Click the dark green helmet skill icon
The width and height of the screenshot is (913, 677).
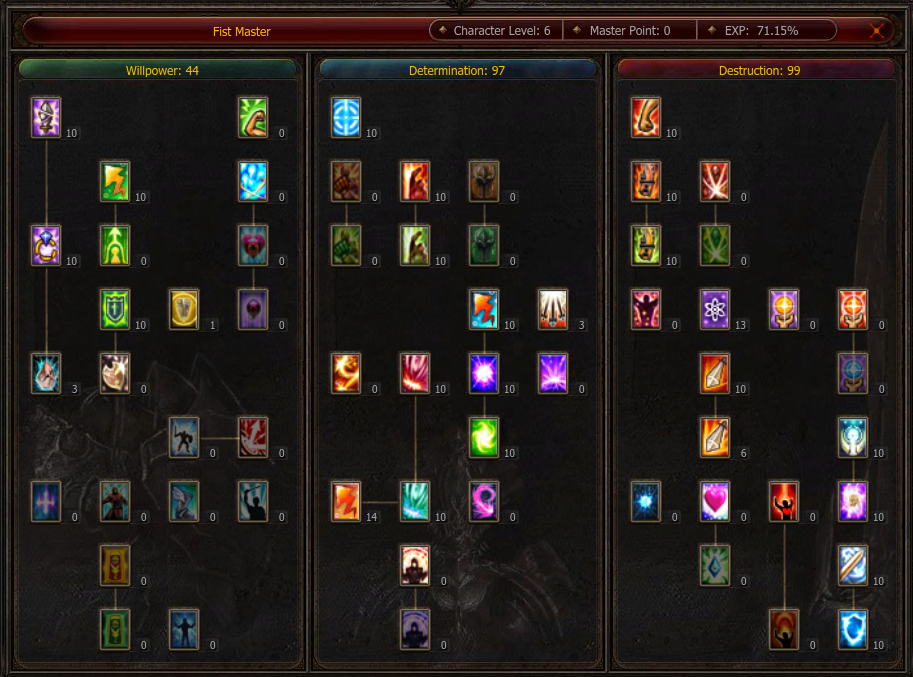click(x=484, y=245)
